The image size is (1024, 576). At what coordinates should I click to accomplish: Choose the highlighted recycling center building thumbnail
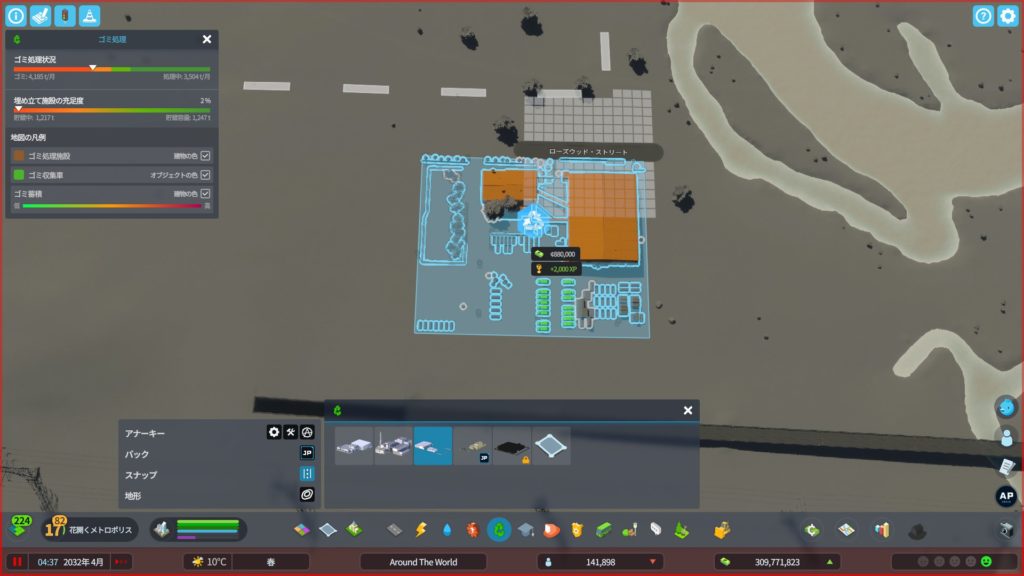click(433, 446)
